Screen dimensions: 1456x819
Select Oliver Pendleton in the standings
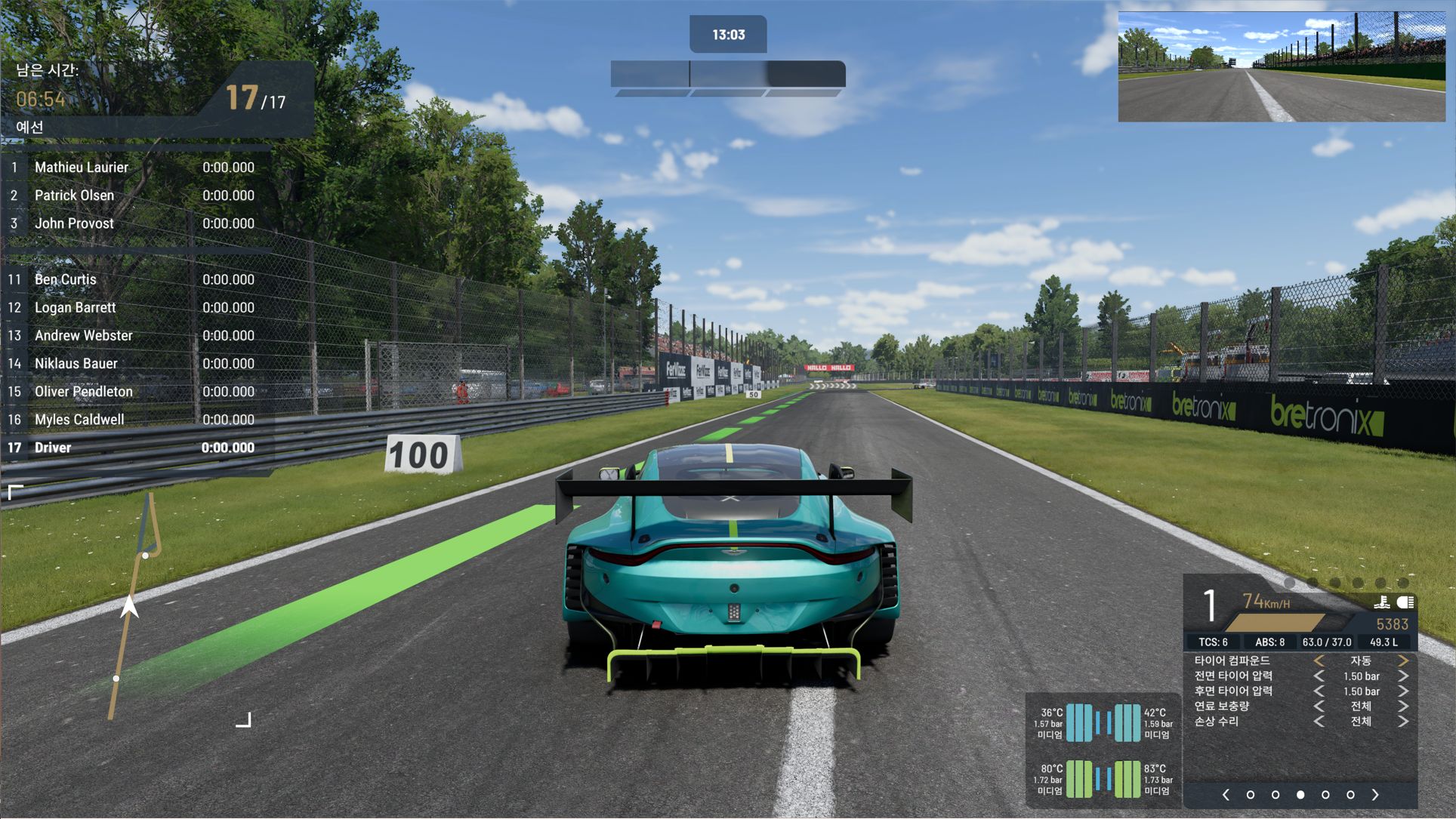coord(83,392)
